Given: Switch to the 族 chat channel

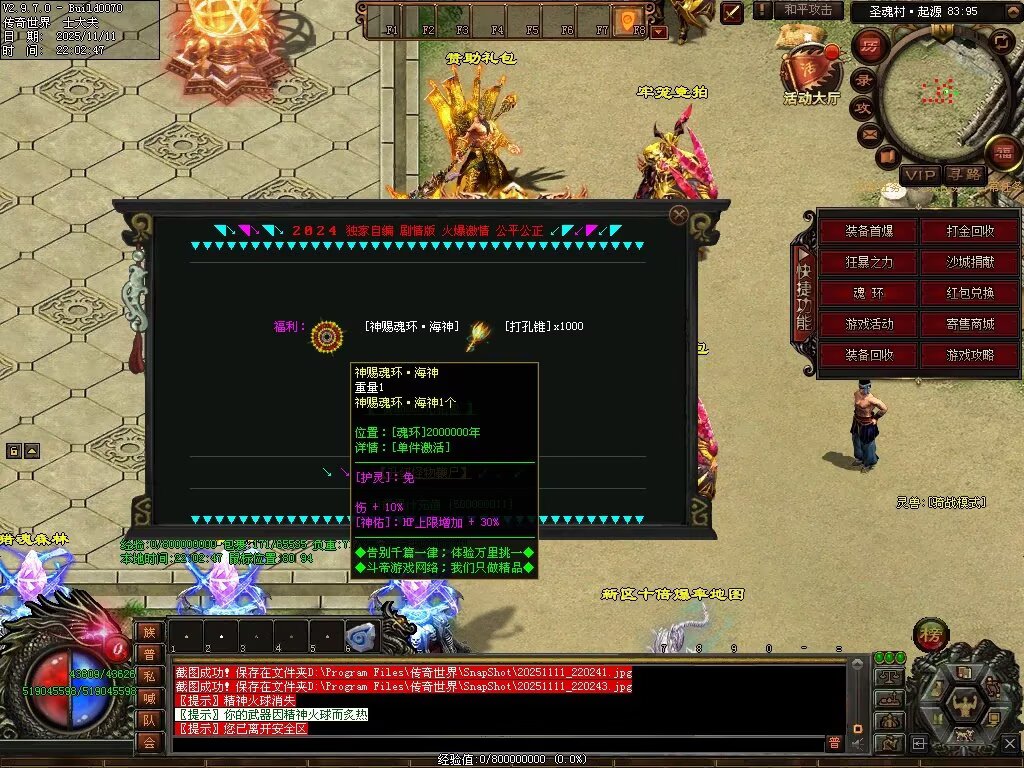Looking at the screenshot, I should pyautogui.click(x=148, y=632).
